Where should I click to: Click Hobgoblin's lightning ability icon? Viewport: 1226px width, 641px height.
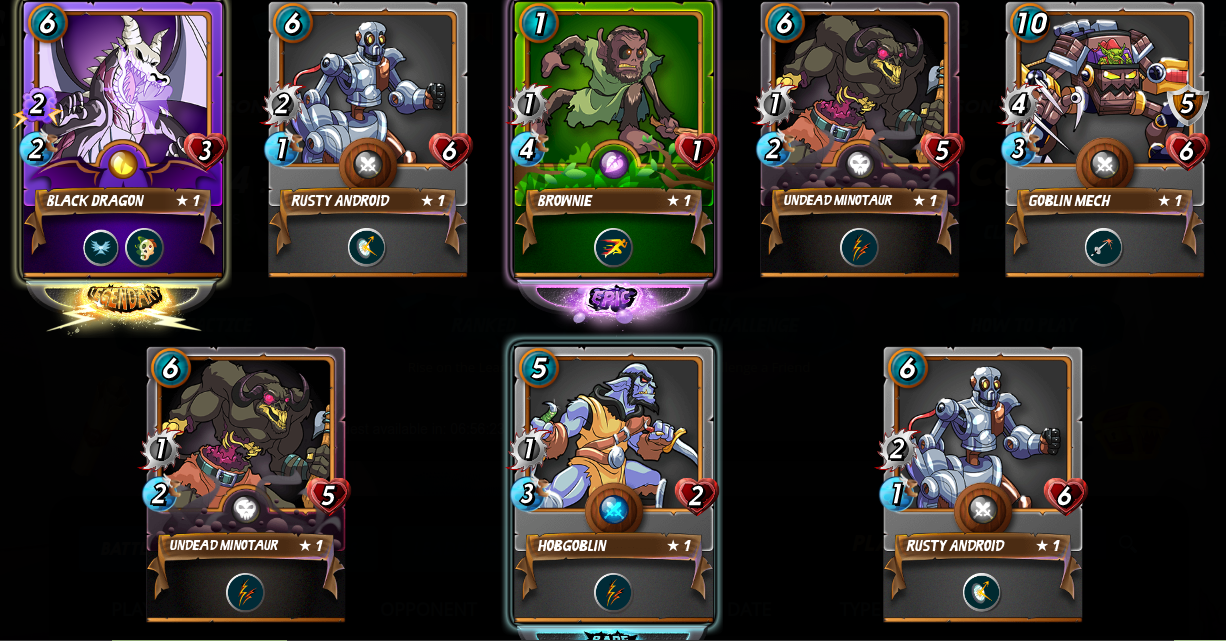(x=613, y=592)
